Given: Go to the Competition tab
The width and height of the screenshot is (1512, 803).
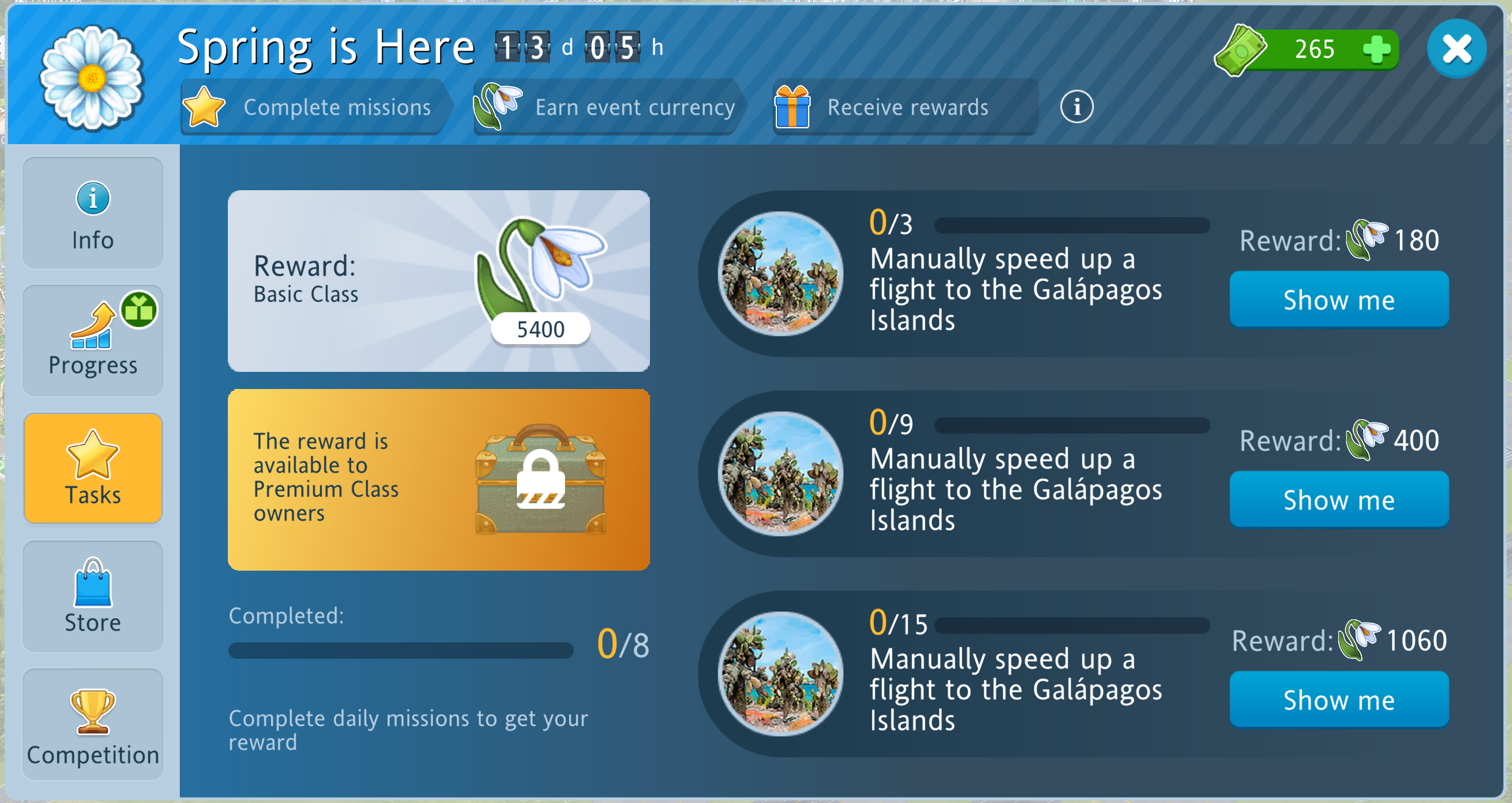Looking at the screenshot, I should pyautogui.click(x=93, y=724).
